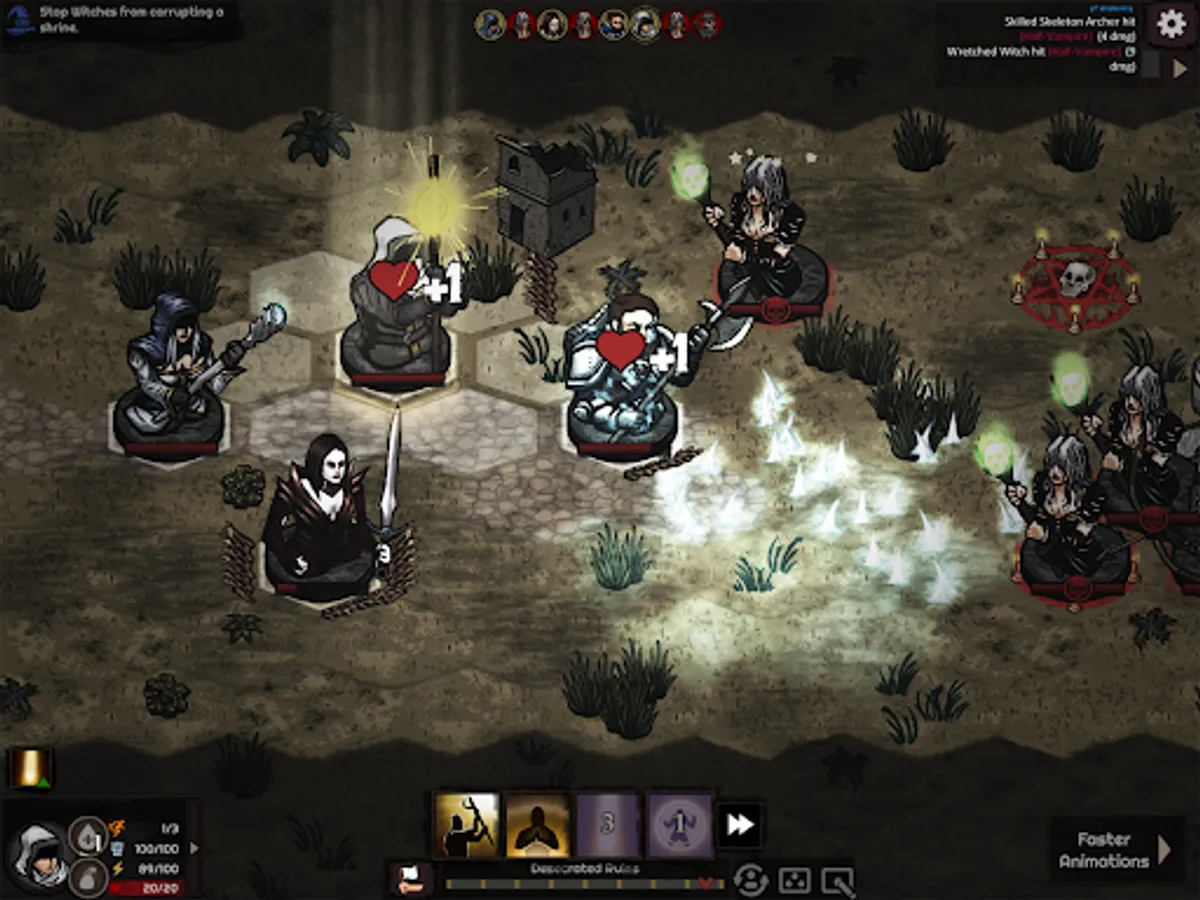The width and height of the screenshot is (1200, 900).
Task: Use the droplet potion slot
Action: pos(86,836)
